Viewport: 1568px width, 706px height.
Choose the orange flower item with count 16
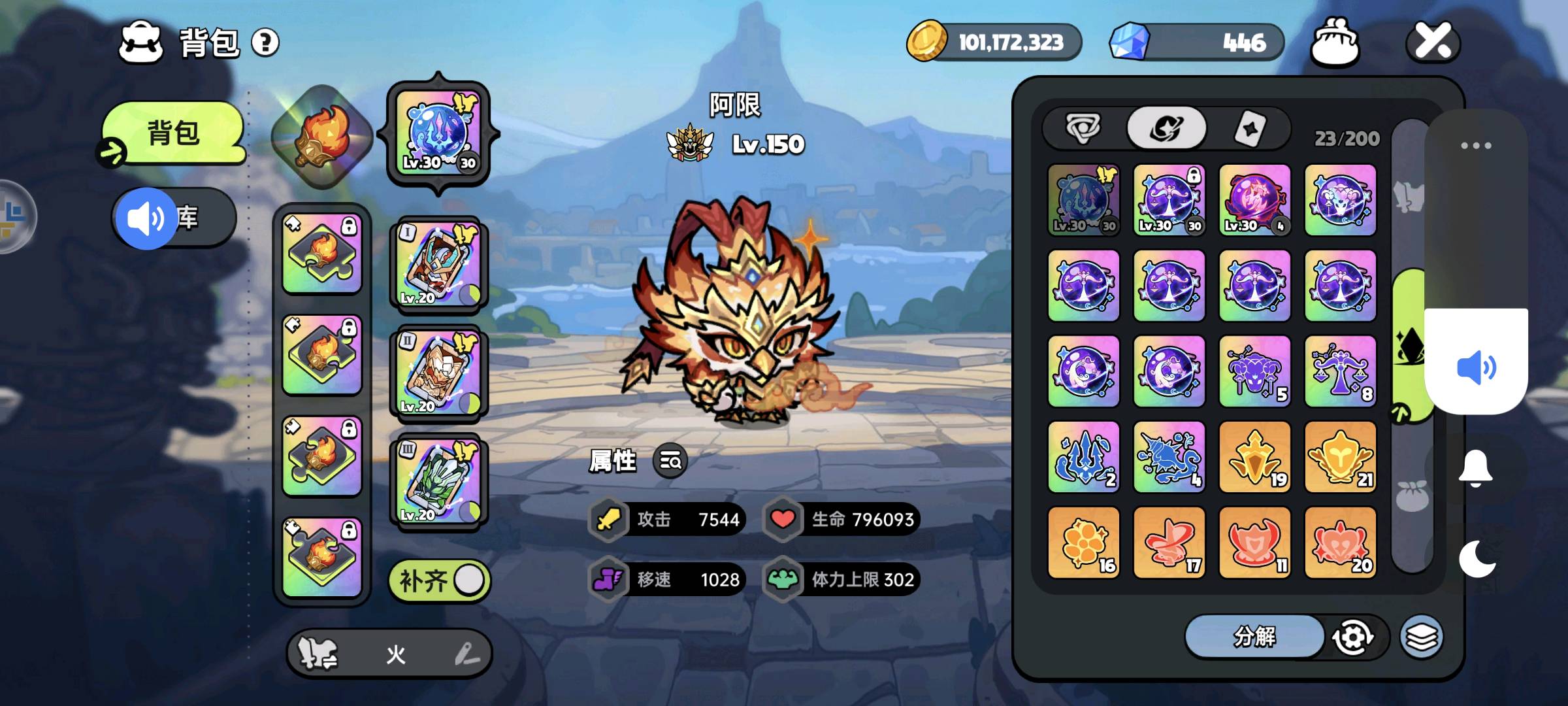pyautogui.click(x=1083, y=542)
